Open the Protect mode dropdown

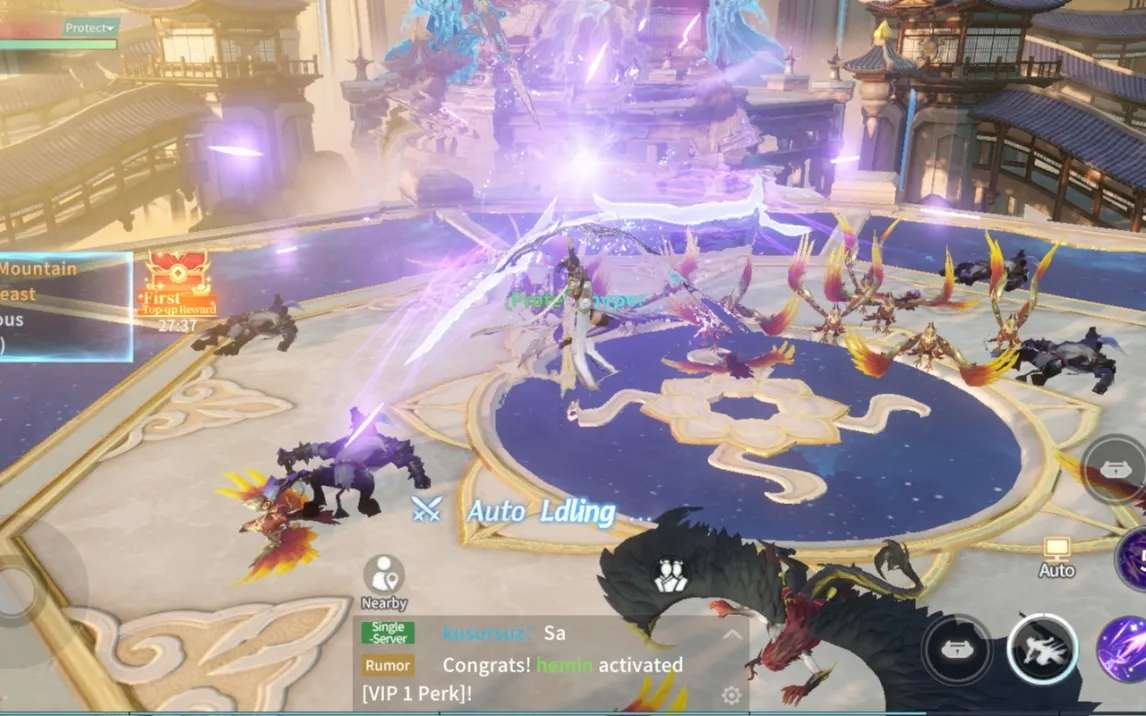tap(90, 28)
